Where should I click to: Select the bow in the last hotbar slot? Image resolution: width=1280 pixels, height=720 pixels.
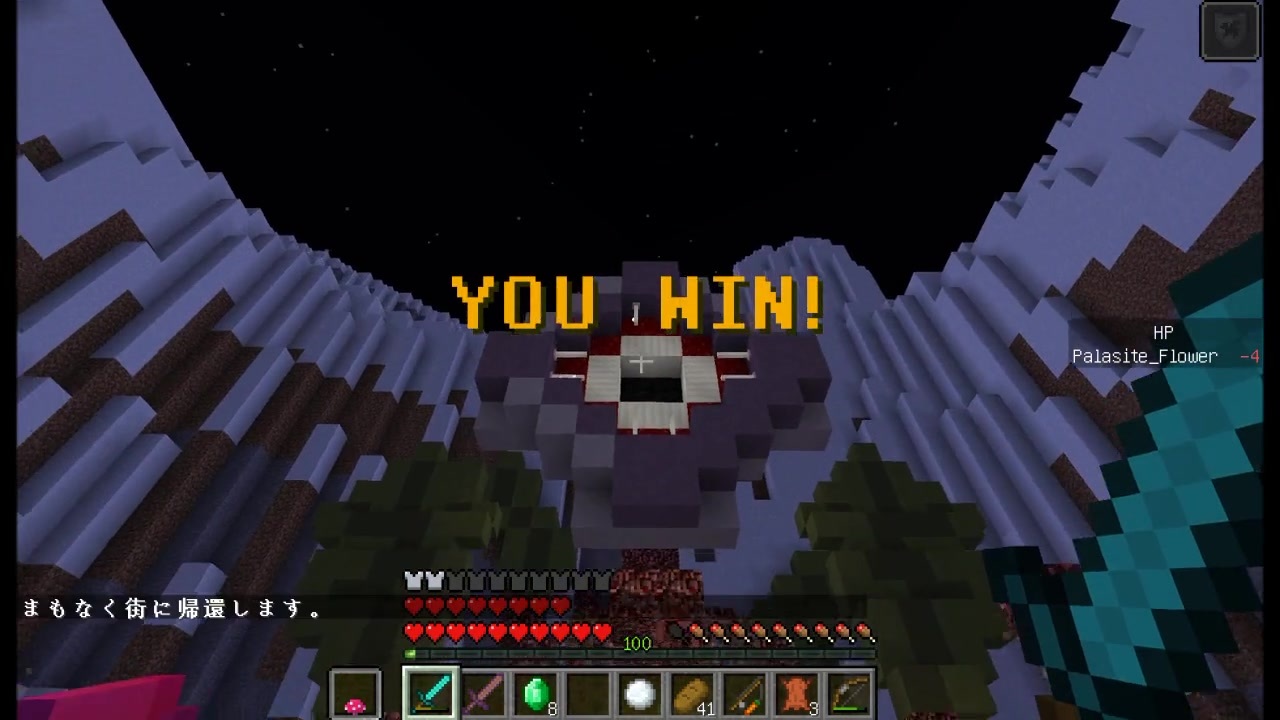[849, 692]
